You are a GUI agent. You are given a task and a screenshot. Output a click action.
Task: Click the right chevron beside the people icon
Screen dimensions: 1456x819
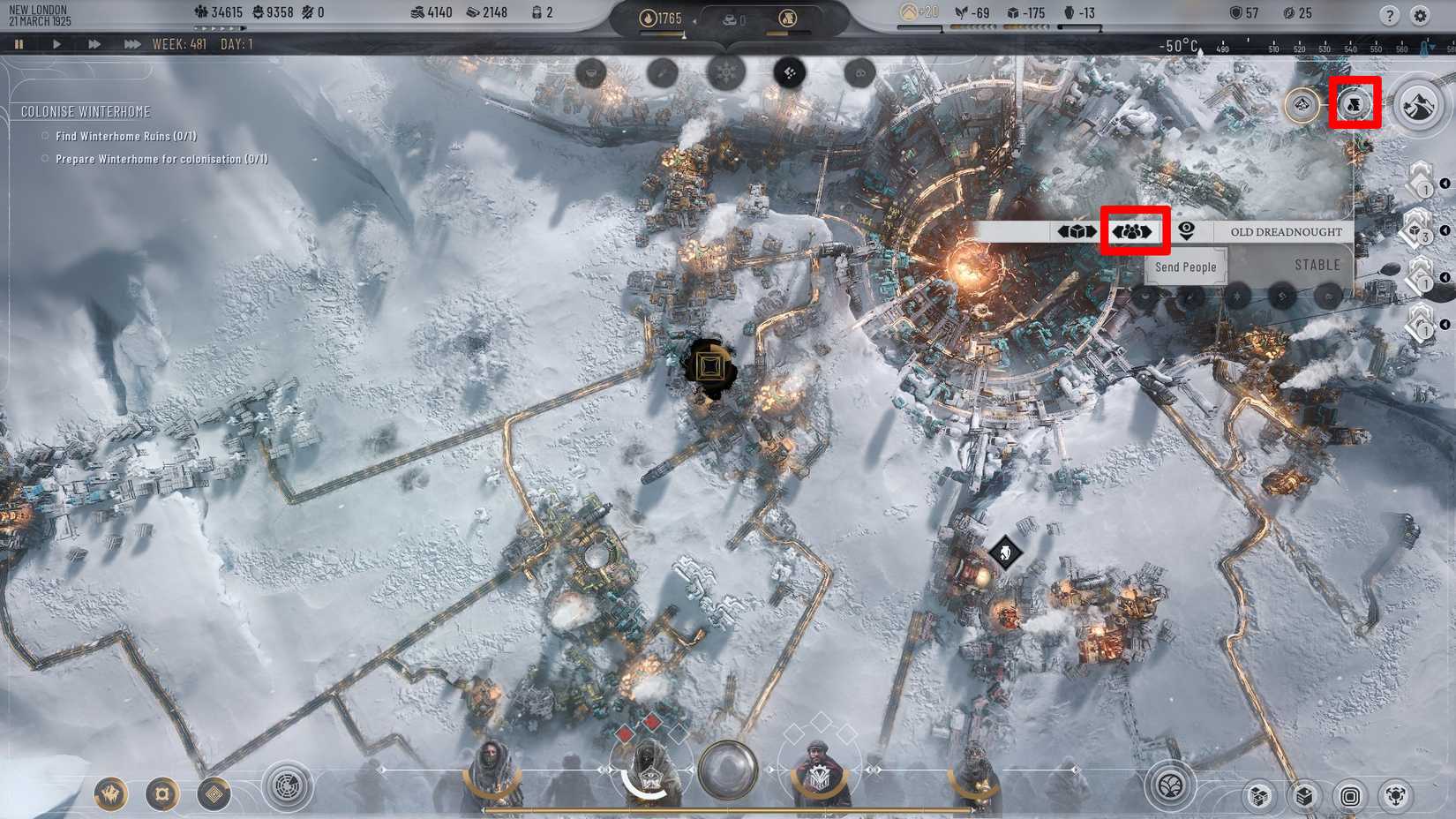(1149, 232)
